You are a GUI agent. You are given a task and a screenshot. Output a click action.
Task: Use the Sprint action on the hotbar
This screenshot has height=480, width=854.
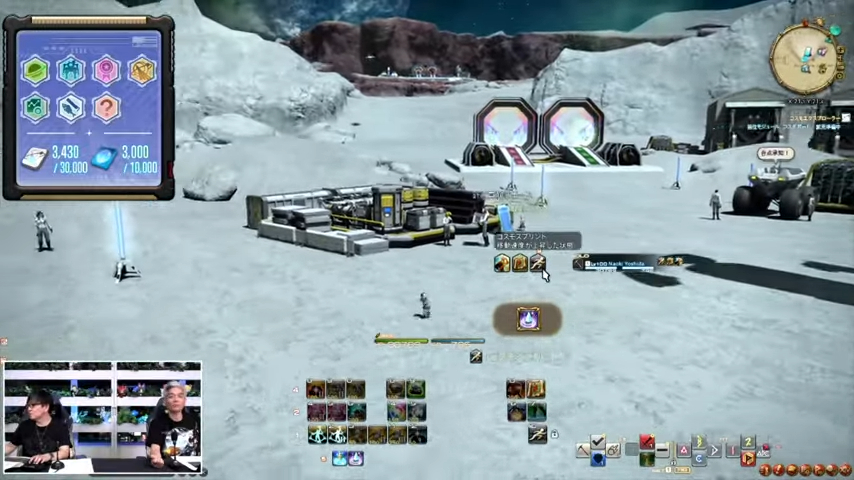537,434
